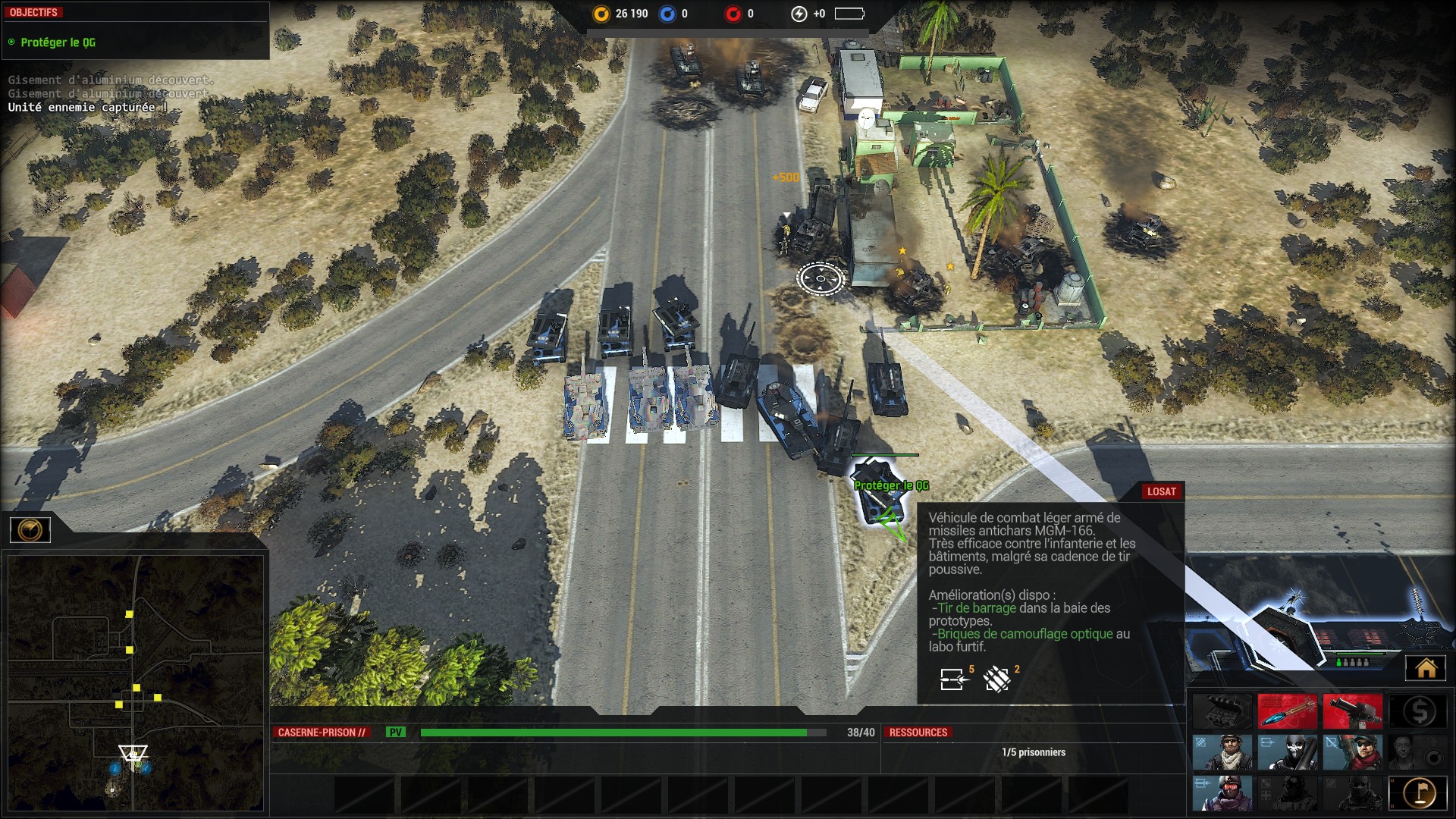Image resolution: width=1456 pixels, height=819 pixels.
Task: Toggle the radar button above the minimap
Action: tap(30, 529)
